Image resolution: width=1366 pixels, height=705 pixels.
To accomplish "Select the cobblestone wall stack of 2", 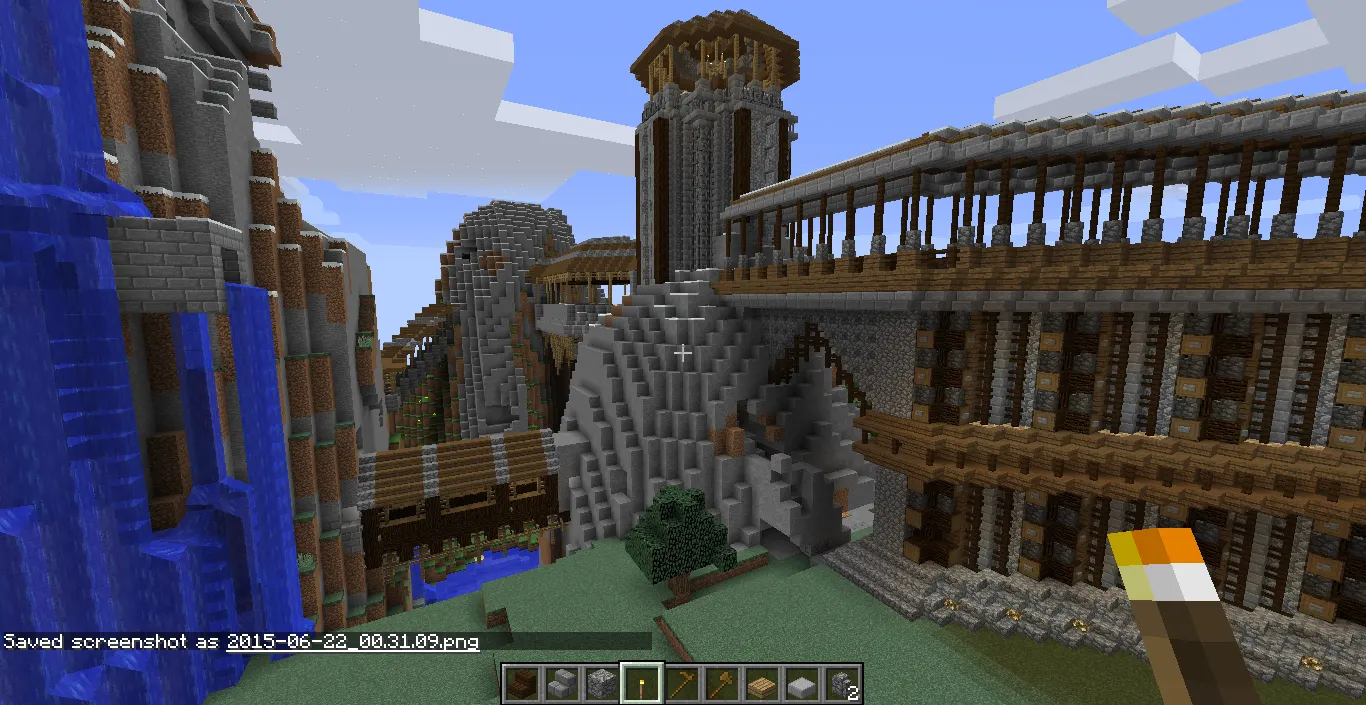I will (x=841, y=684).
